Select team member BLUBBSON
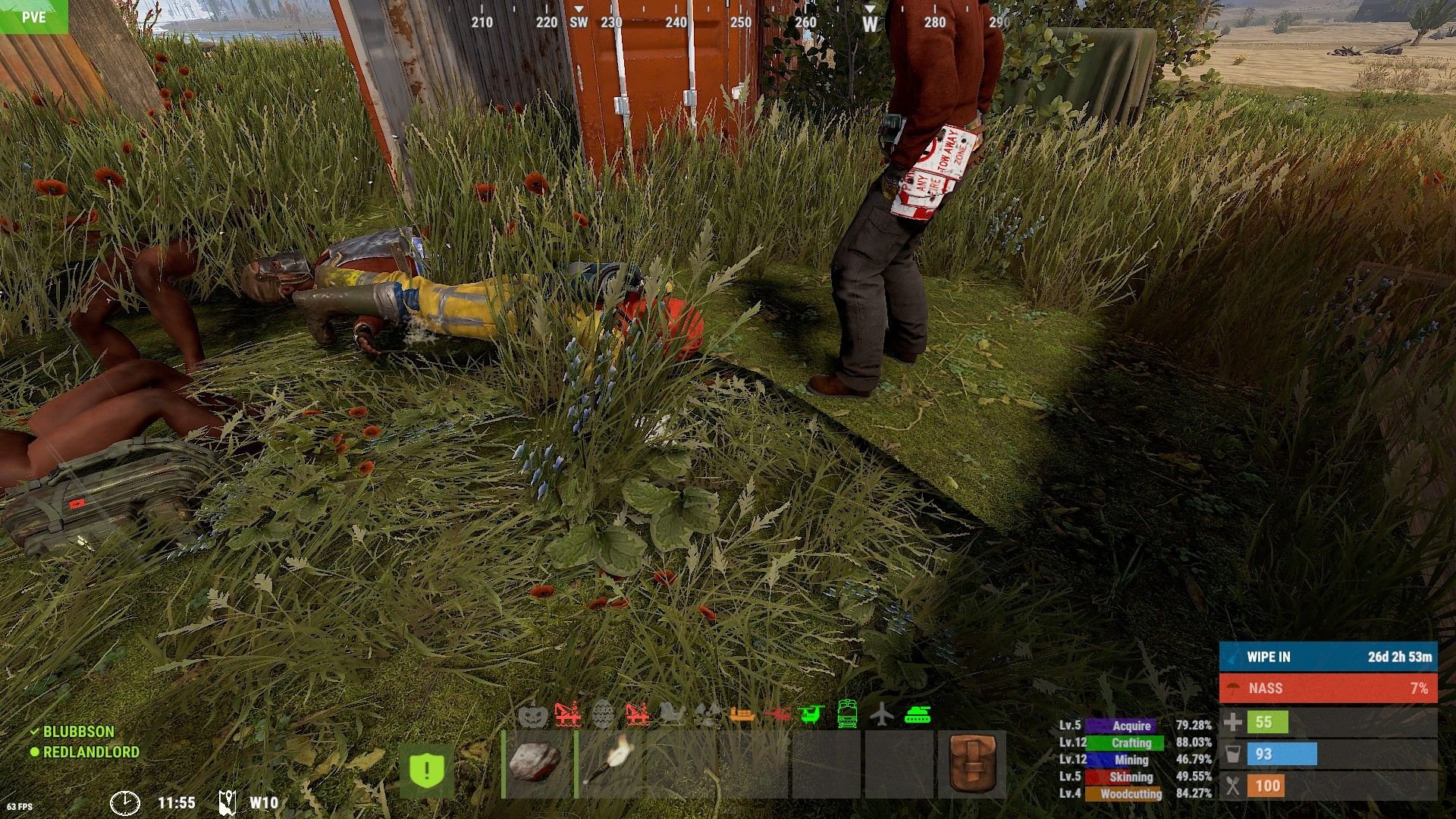This screenshot has height=819, width=1456. (78, 732)
